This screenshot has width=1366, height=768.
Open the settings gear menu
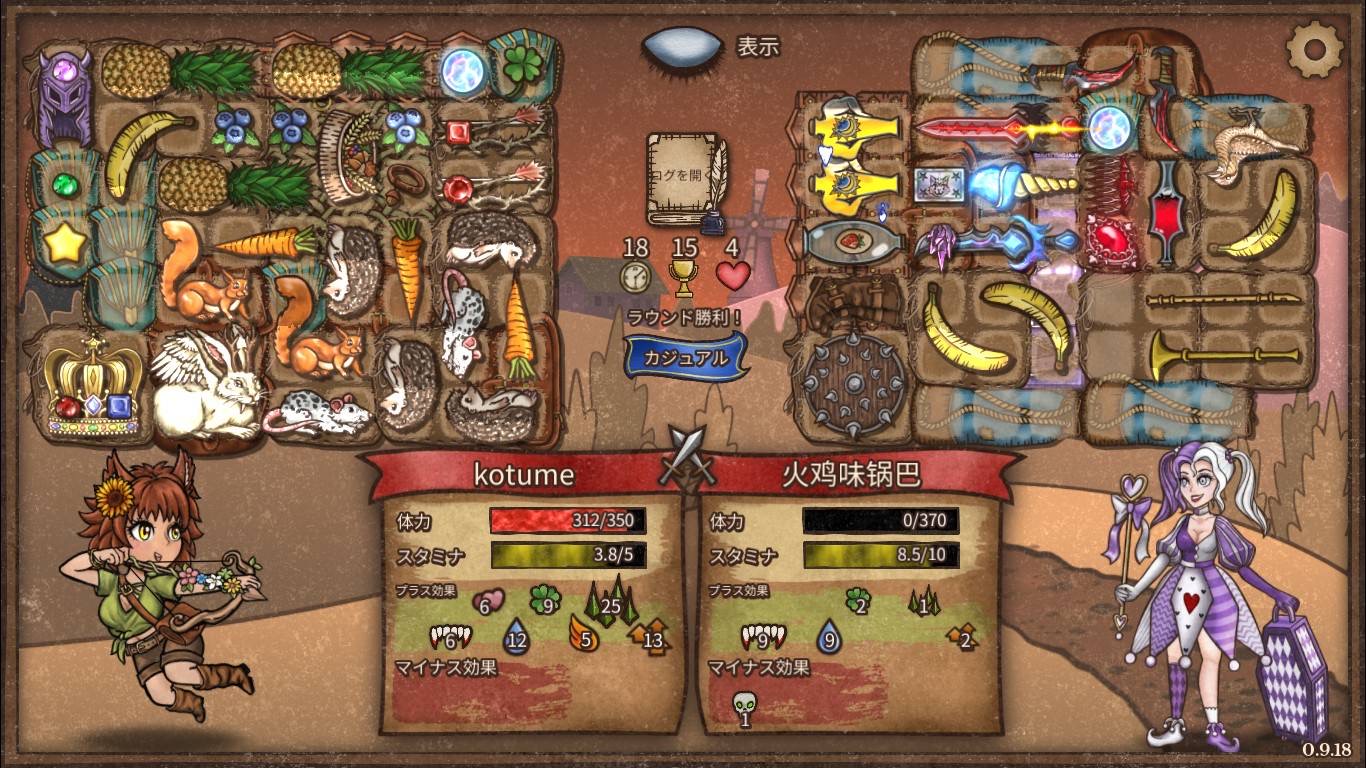coord(1314,48)
